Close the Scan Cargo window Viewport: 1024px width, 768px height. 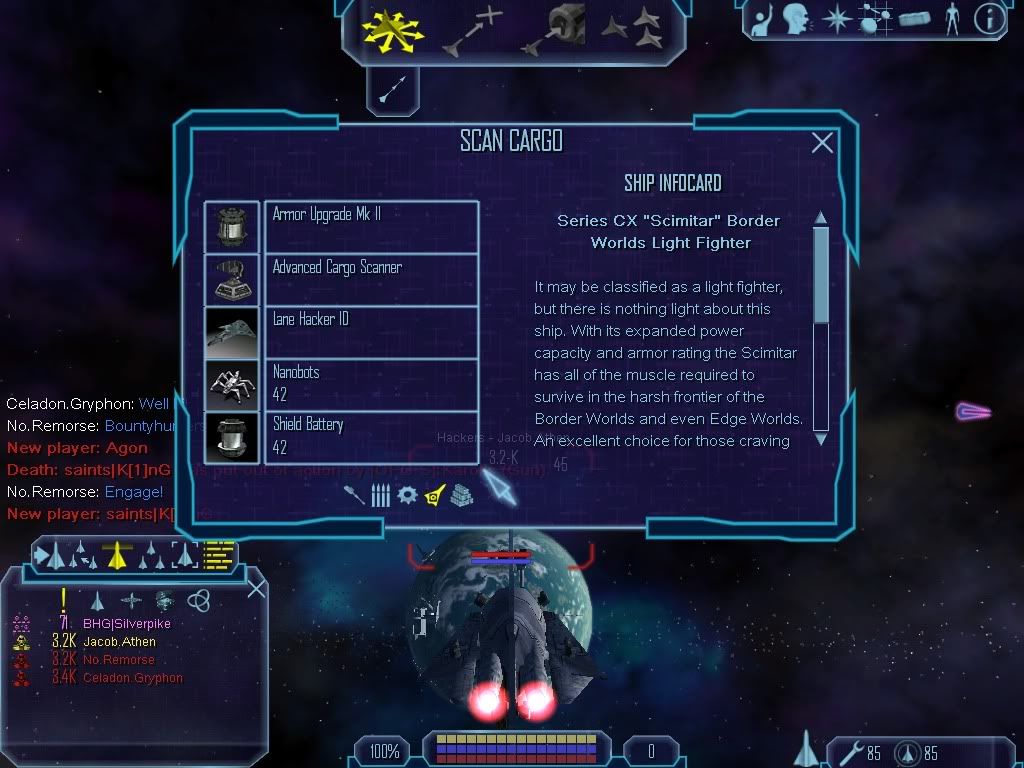pyautogui.click(x=822, y=143)
